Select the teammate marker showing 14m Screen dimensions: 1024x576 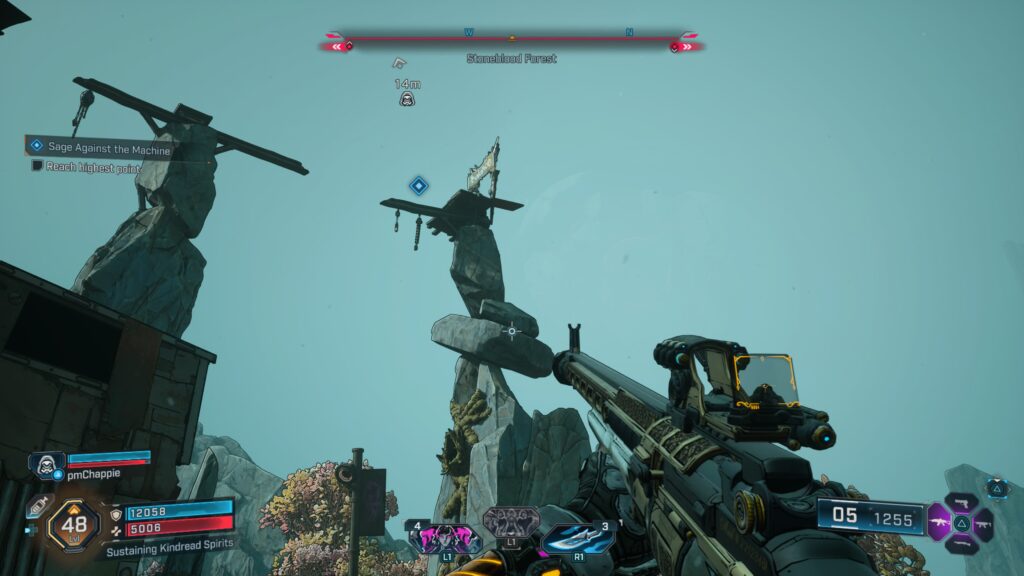pyautogui.click(x=407, y=98)
